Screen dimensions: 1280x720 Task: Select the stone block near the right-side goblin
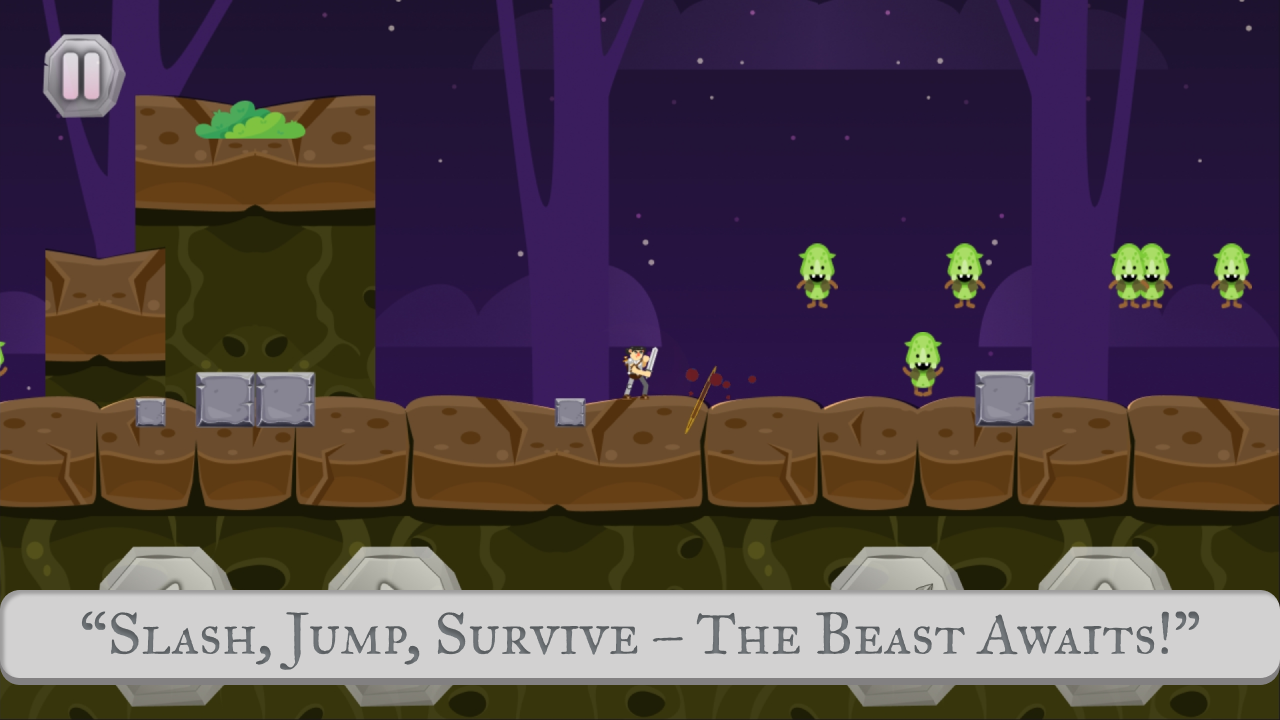(x=1005, y=399)
